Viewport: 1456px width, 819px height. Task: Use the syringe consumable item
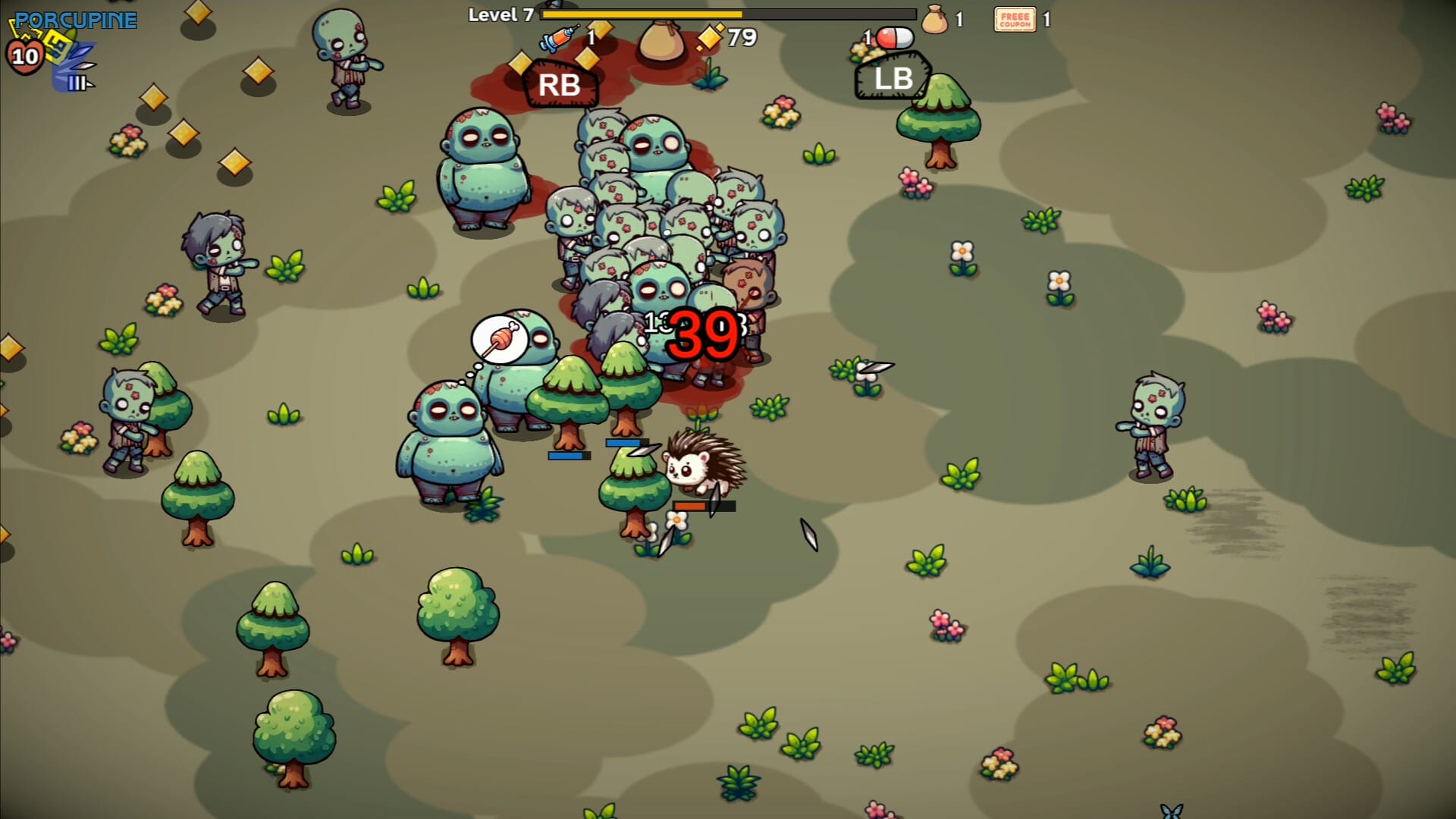click(559, 38)
